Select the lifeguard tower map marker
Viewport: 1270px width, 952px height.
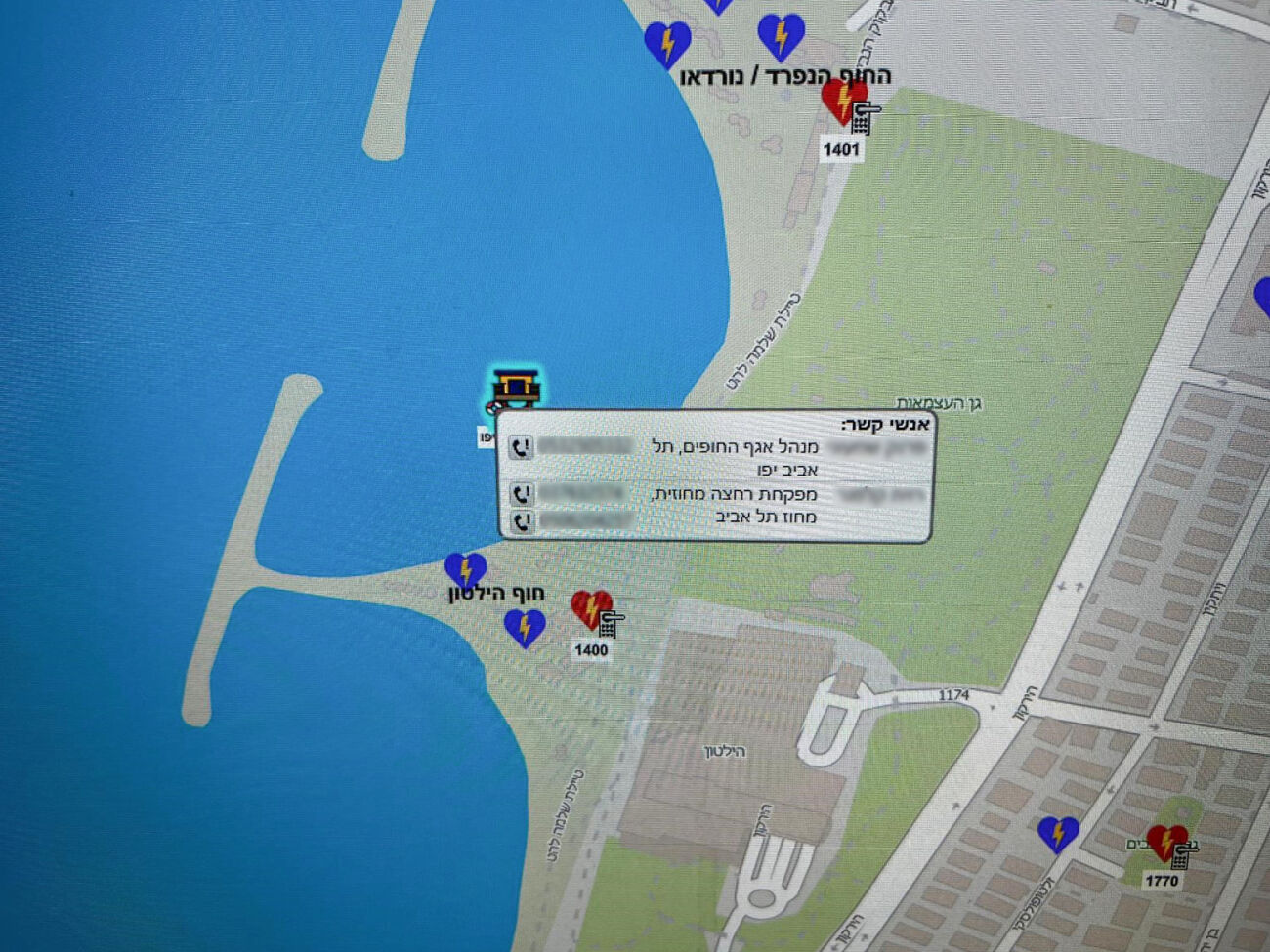tap(515, 390)
